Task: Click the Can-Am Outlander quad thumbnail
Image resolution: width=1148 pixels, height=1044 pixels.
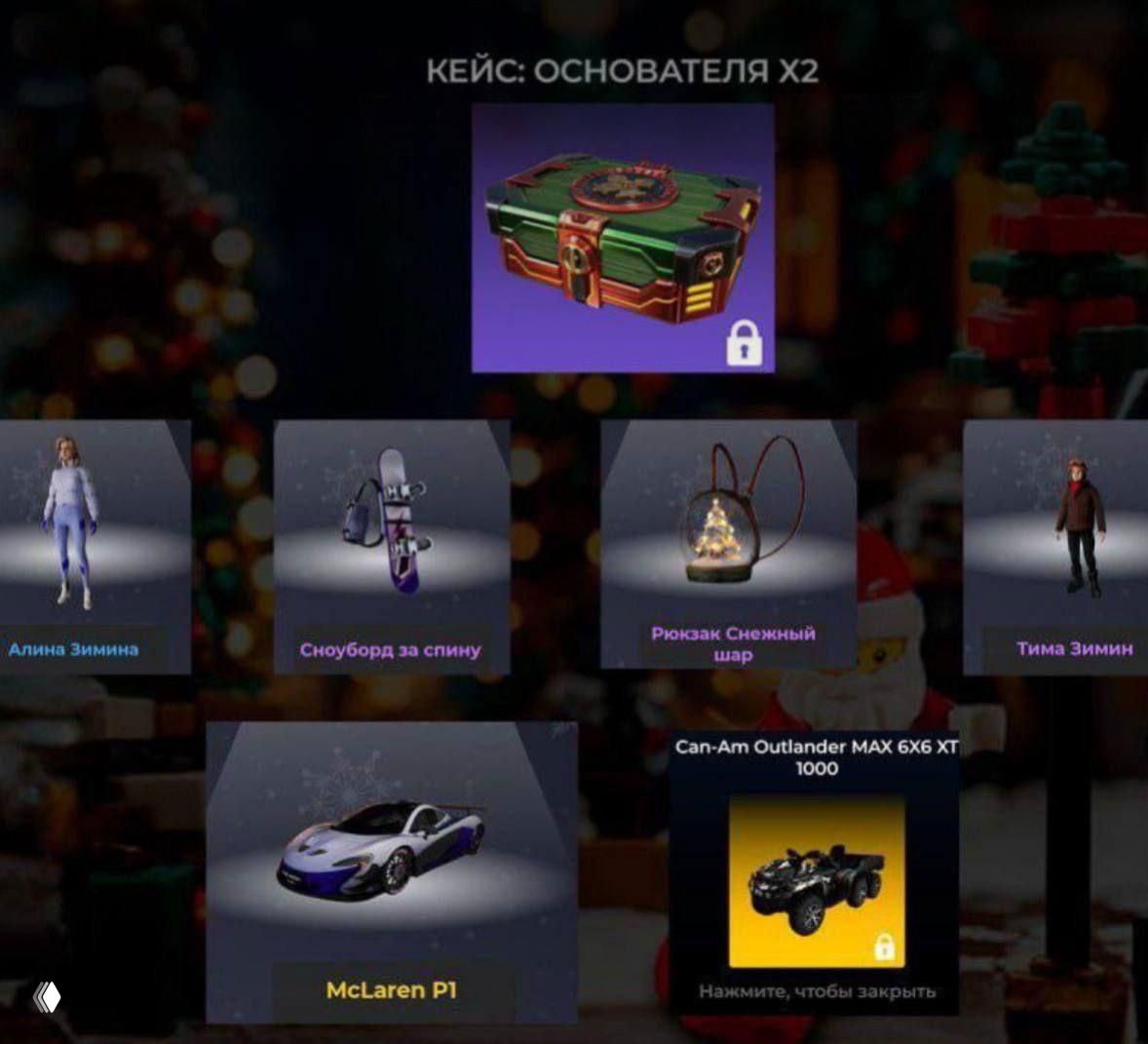Action: 817,881
